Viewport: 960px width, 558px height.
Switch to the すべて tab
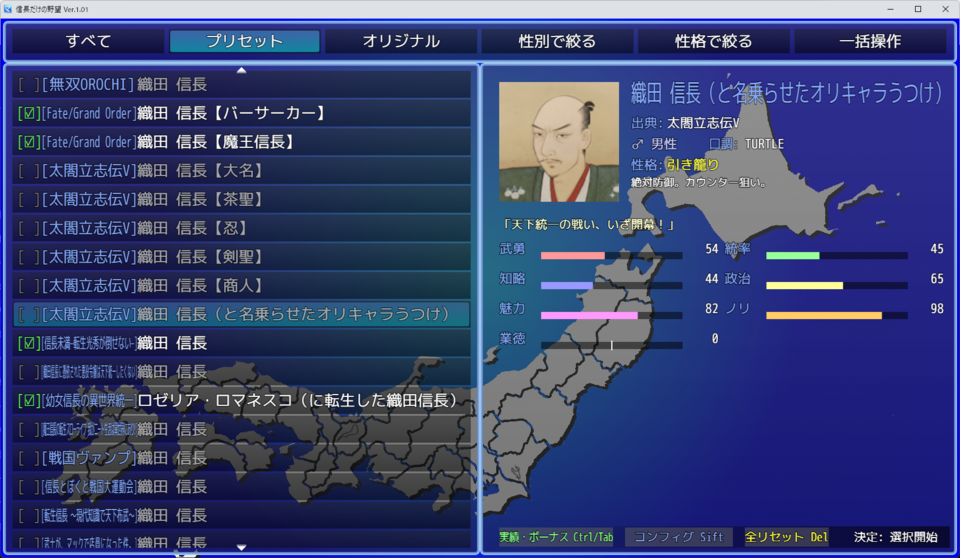pos(88,41)
